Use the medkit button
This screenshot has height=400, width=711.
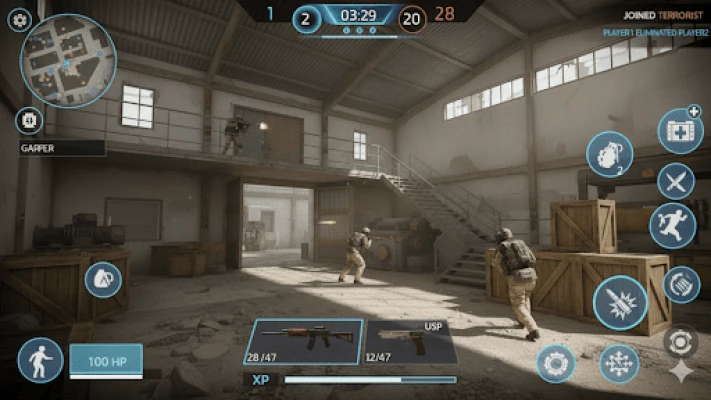680,131
